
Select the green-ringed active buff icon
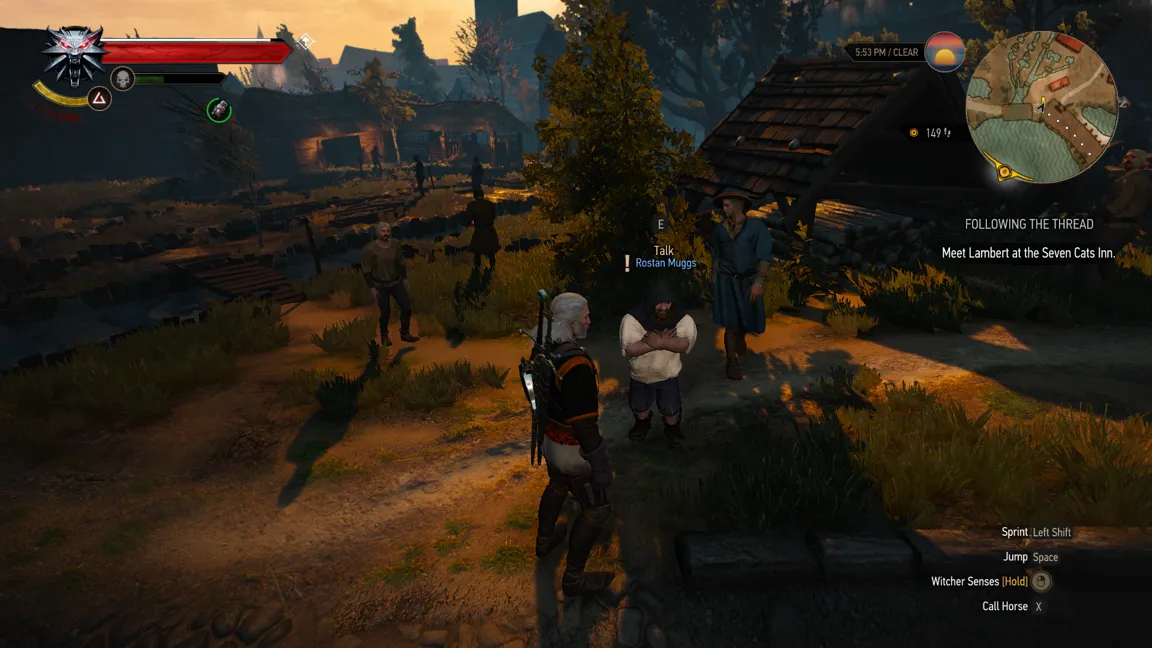219,110
